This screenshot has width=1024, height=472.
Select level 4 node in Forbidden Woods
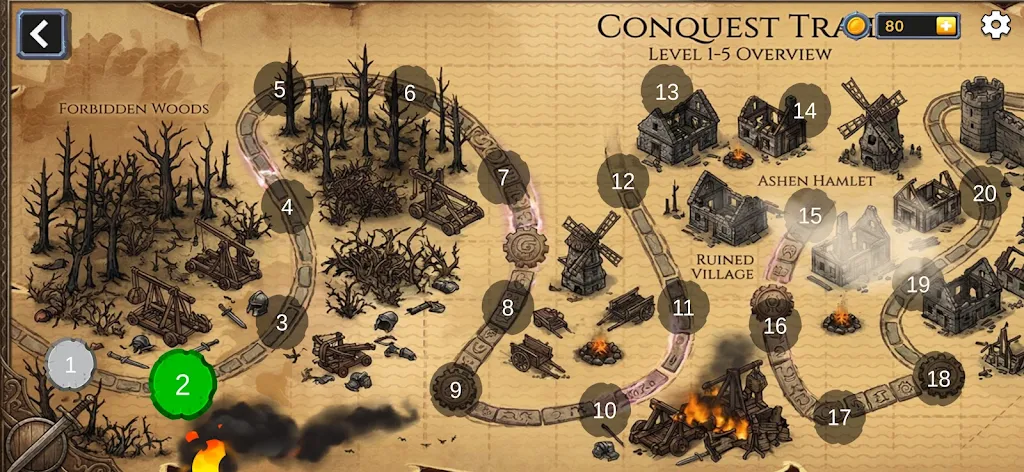click(288, 207)
